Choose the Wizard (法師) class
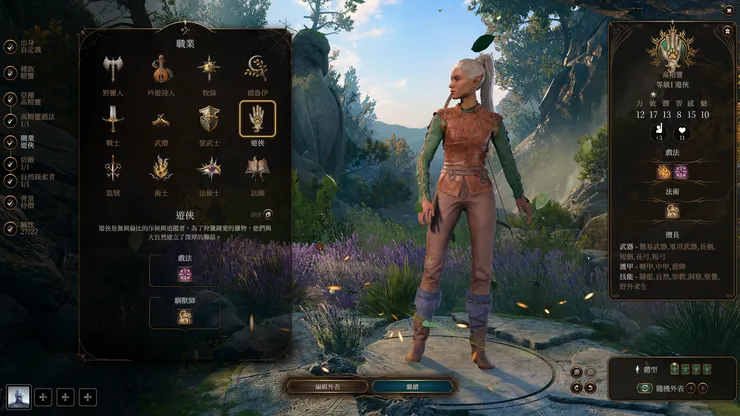 click(x=257, y=169)
